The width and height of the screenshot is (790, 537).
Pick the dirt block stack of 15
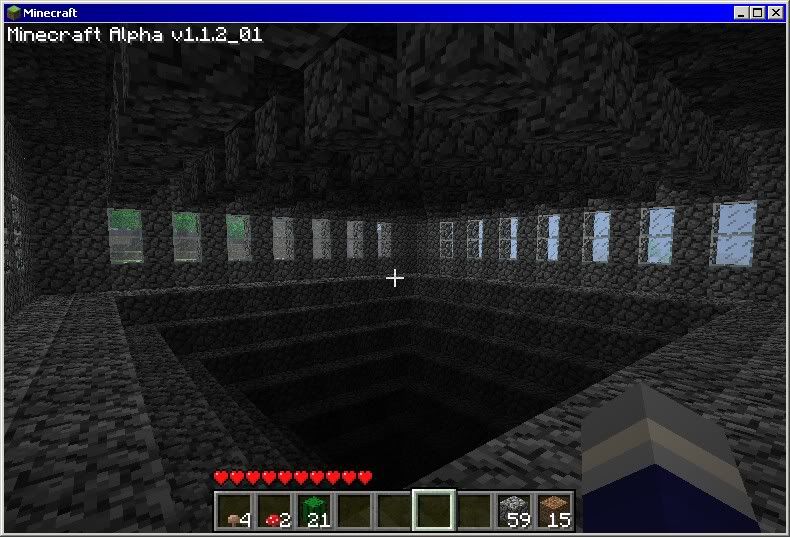point(554,510)
